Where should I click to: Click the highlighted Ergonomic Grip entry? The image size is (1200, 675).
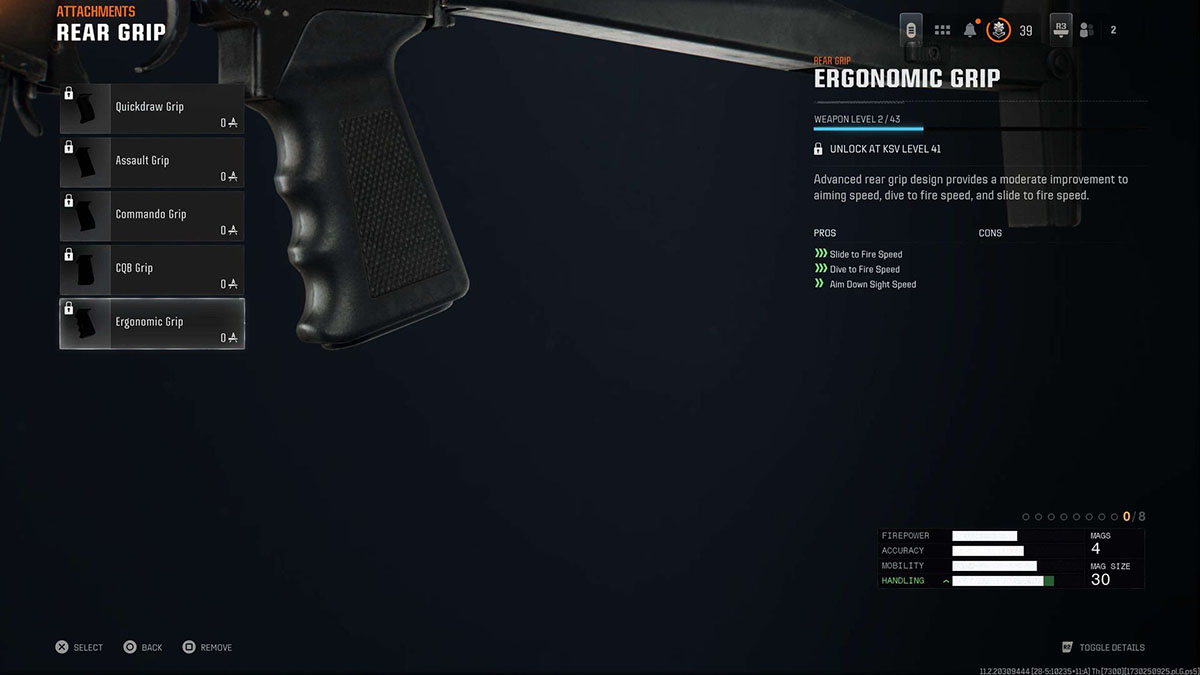pos(151,324)
